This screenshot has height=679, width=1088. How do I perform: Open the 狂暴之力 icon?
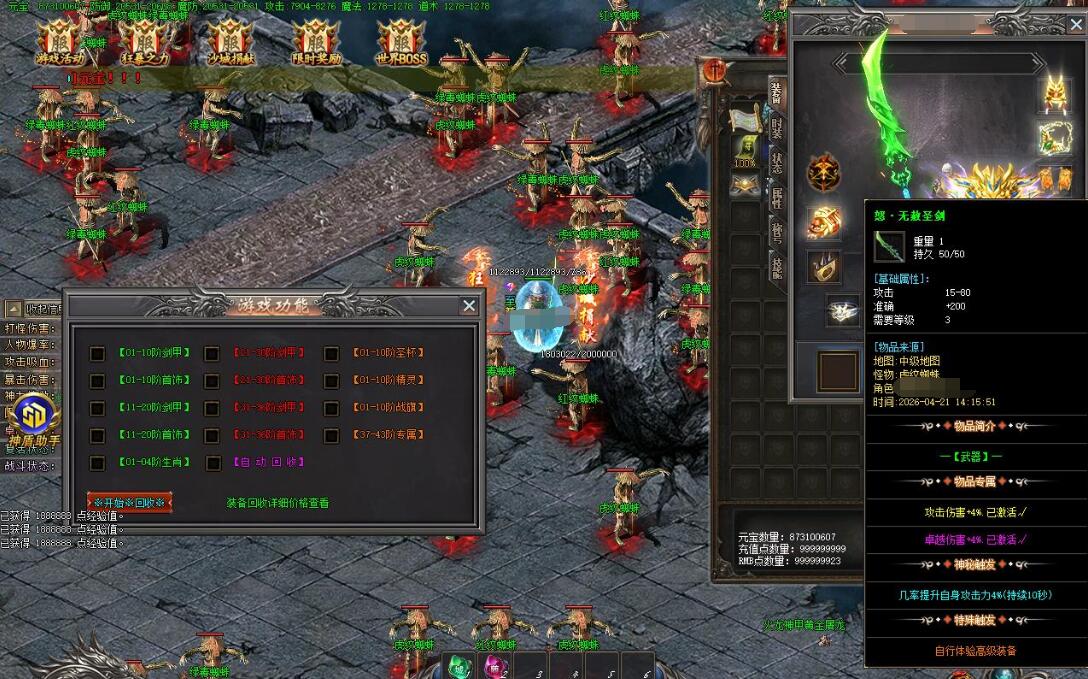[141, 42]
